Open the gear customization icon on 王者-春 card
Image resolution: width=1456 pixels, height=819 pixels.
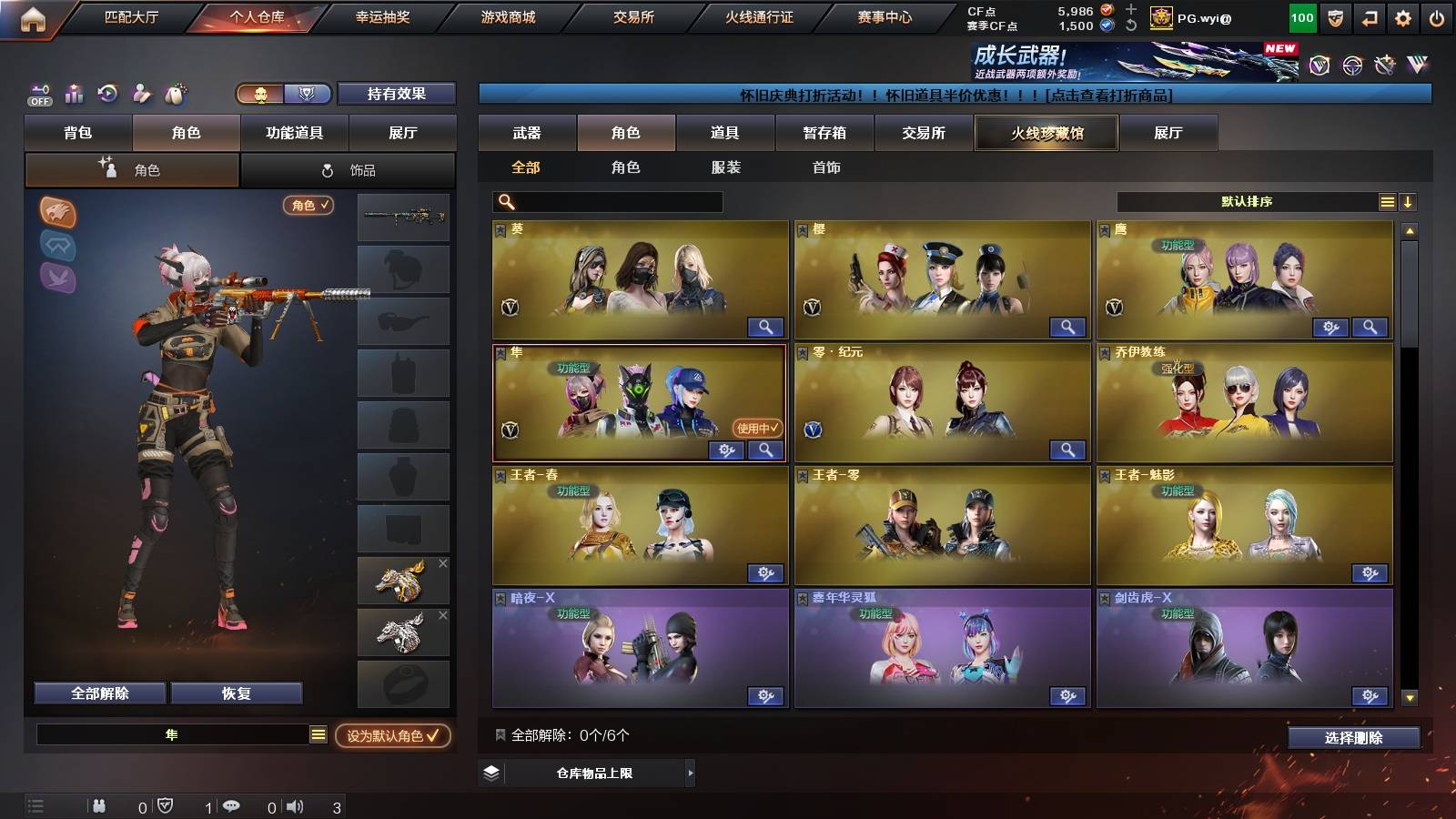[x=767, y=573]
